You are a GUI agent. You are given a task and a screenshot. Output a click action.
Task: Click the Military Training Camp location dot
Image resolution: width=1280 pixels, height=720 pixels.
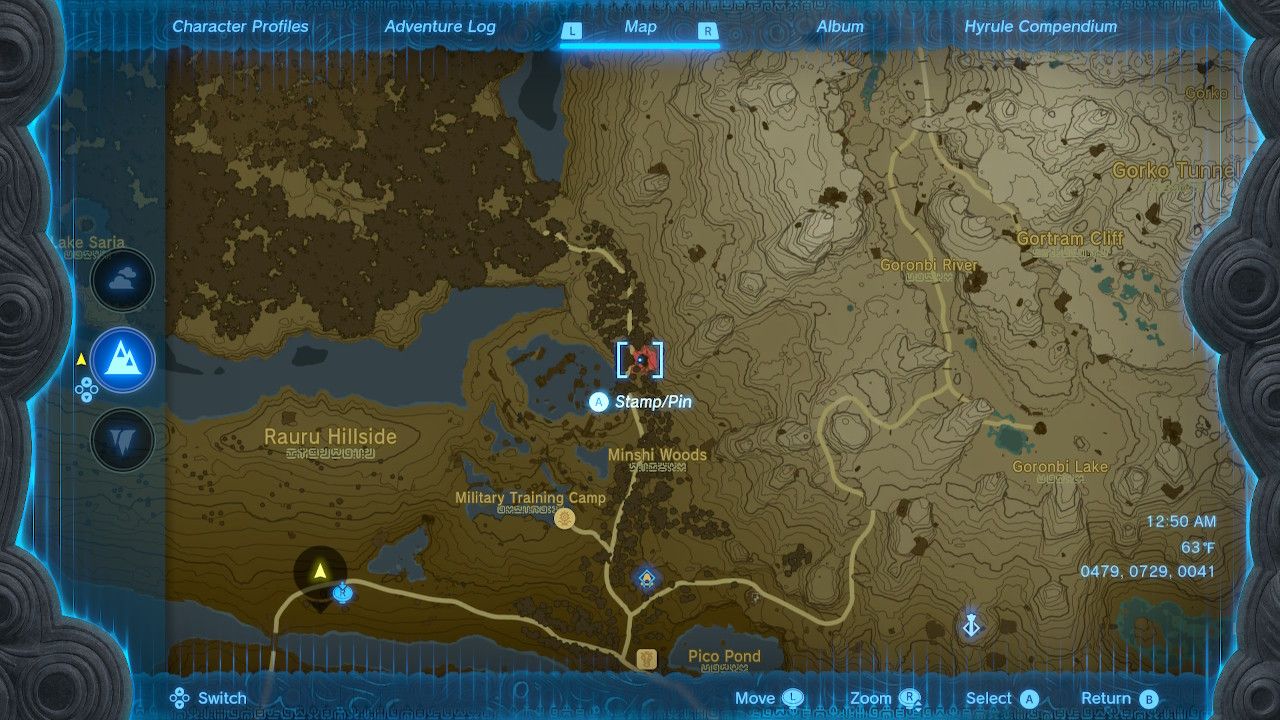(x=566, y=517)
